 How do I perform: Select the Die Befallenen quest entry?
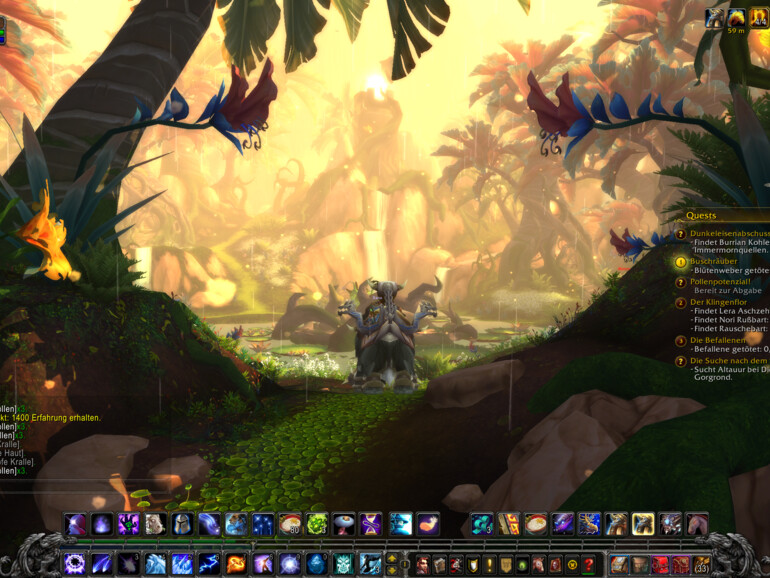click(x=716, y=340)
